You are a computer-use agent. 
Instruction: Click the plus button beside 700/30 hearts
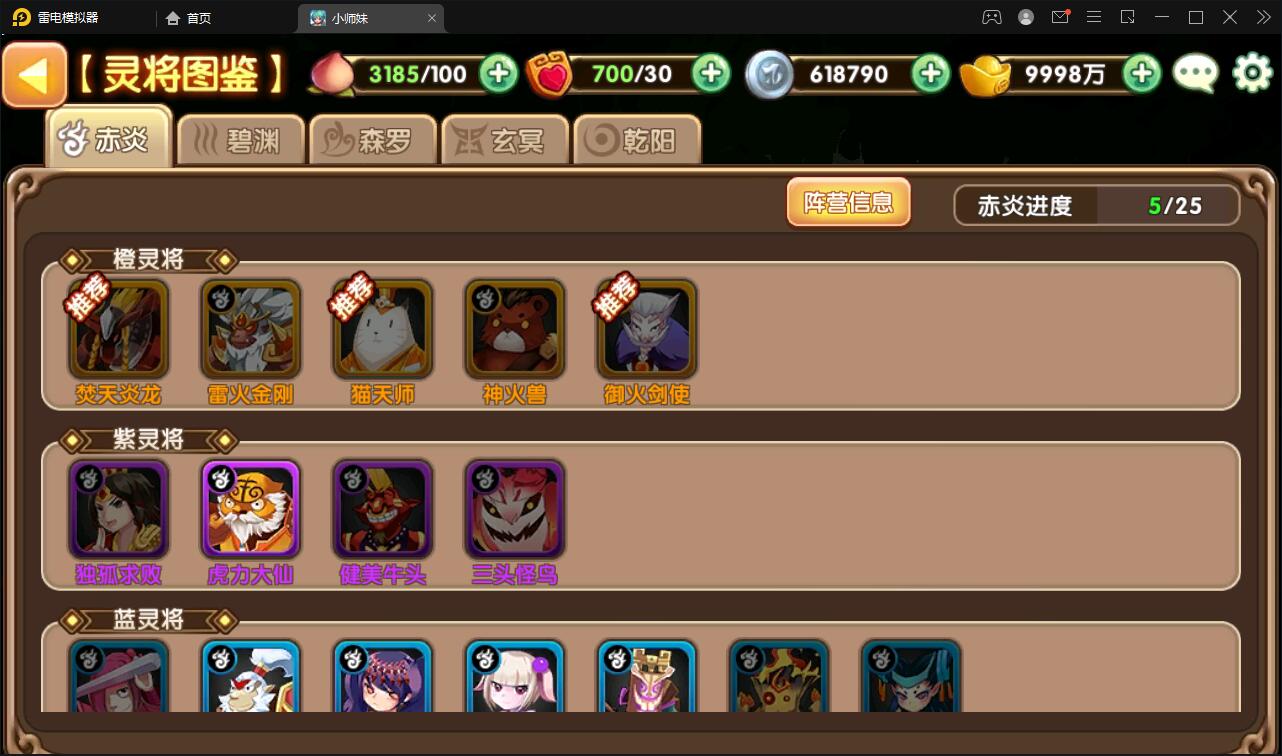point(711,73)
